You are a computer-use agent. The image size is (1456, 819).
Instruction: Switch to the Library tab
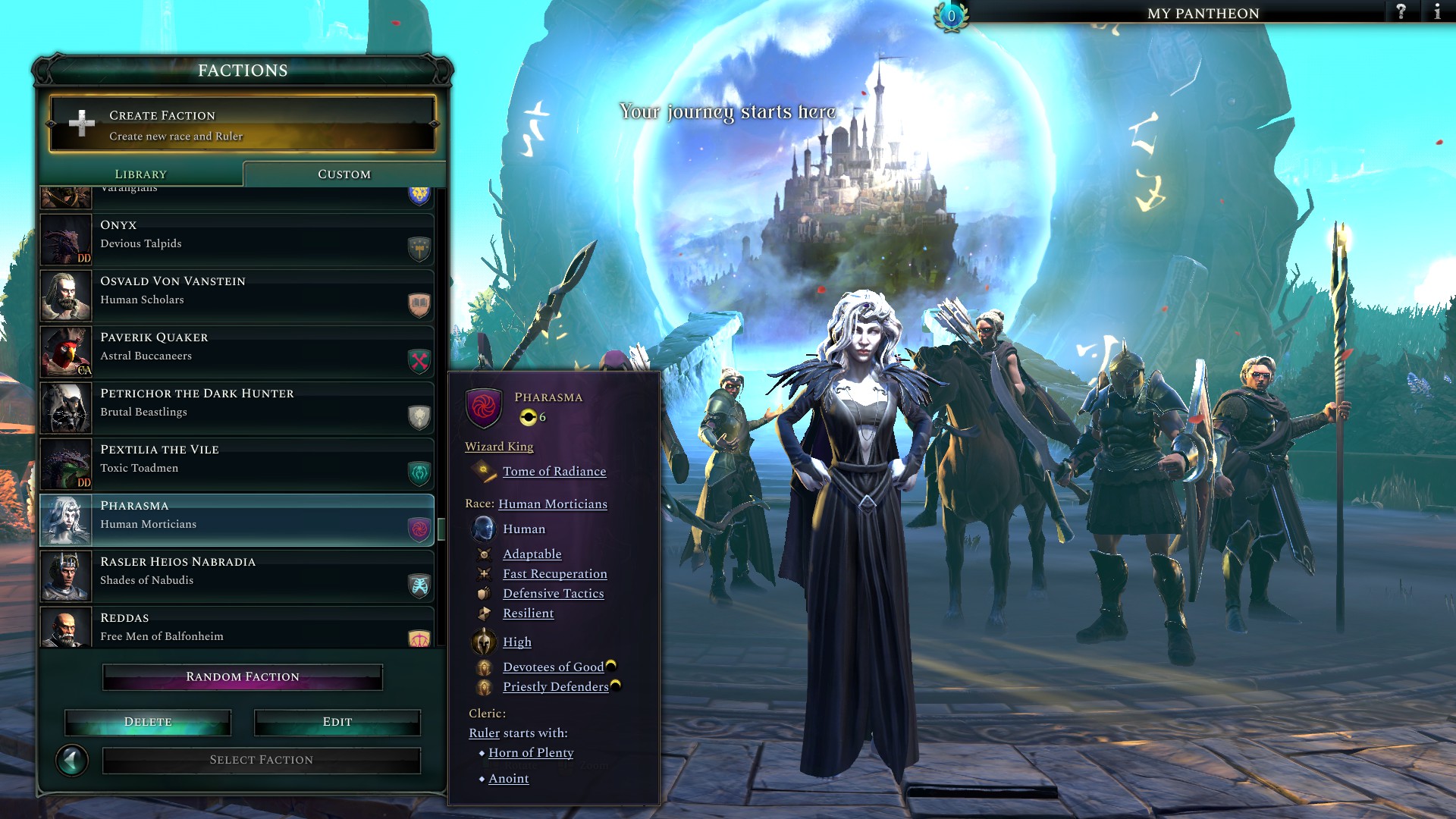coord(140,174)
